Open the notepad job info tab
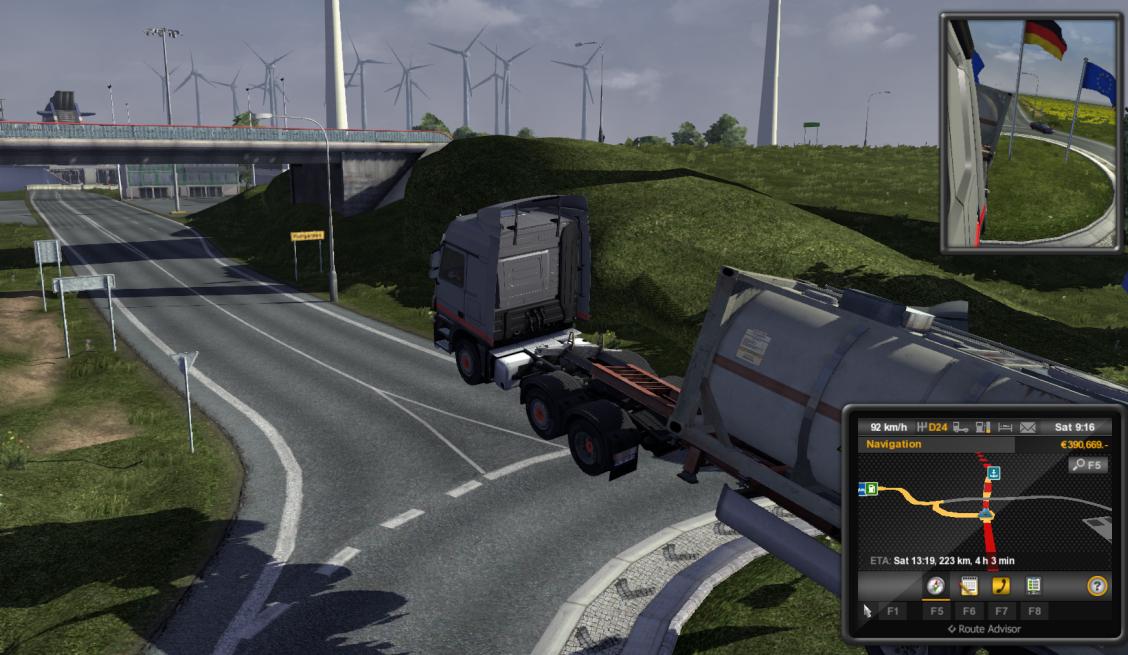1128x655 pixels. 968,587
